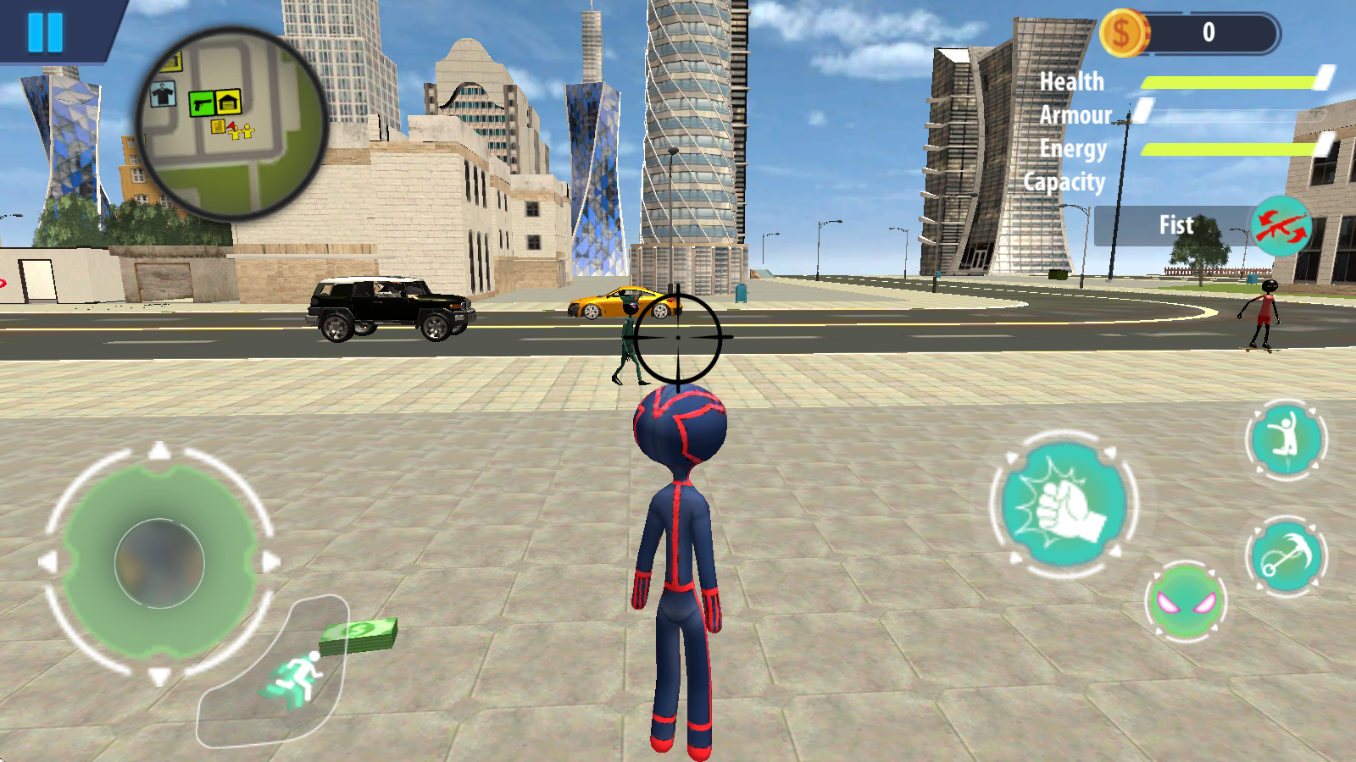The height and width of the screenshot is (762, 1356).
Task: Activate the jump action button
Action: tap(1286, 439)
